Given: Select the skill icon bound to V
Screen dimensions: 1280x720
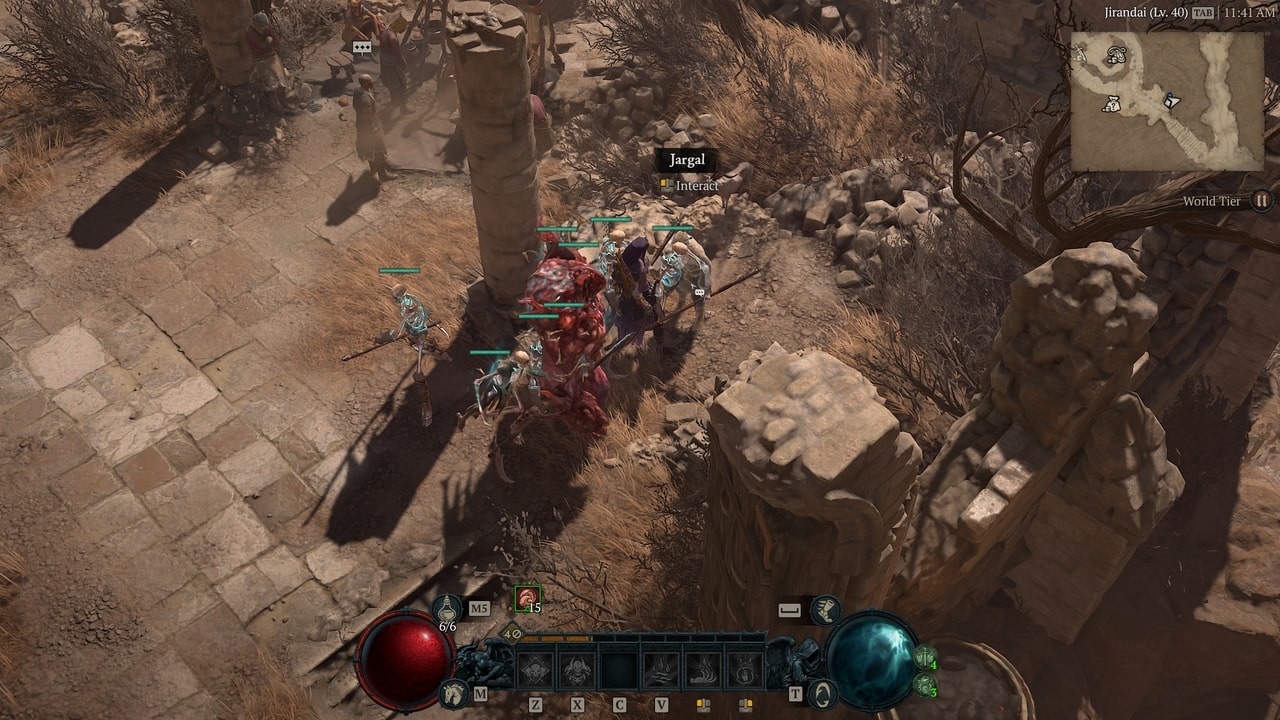Looking at the screenshot, I should pyautogui.click(x=659, y=666).
